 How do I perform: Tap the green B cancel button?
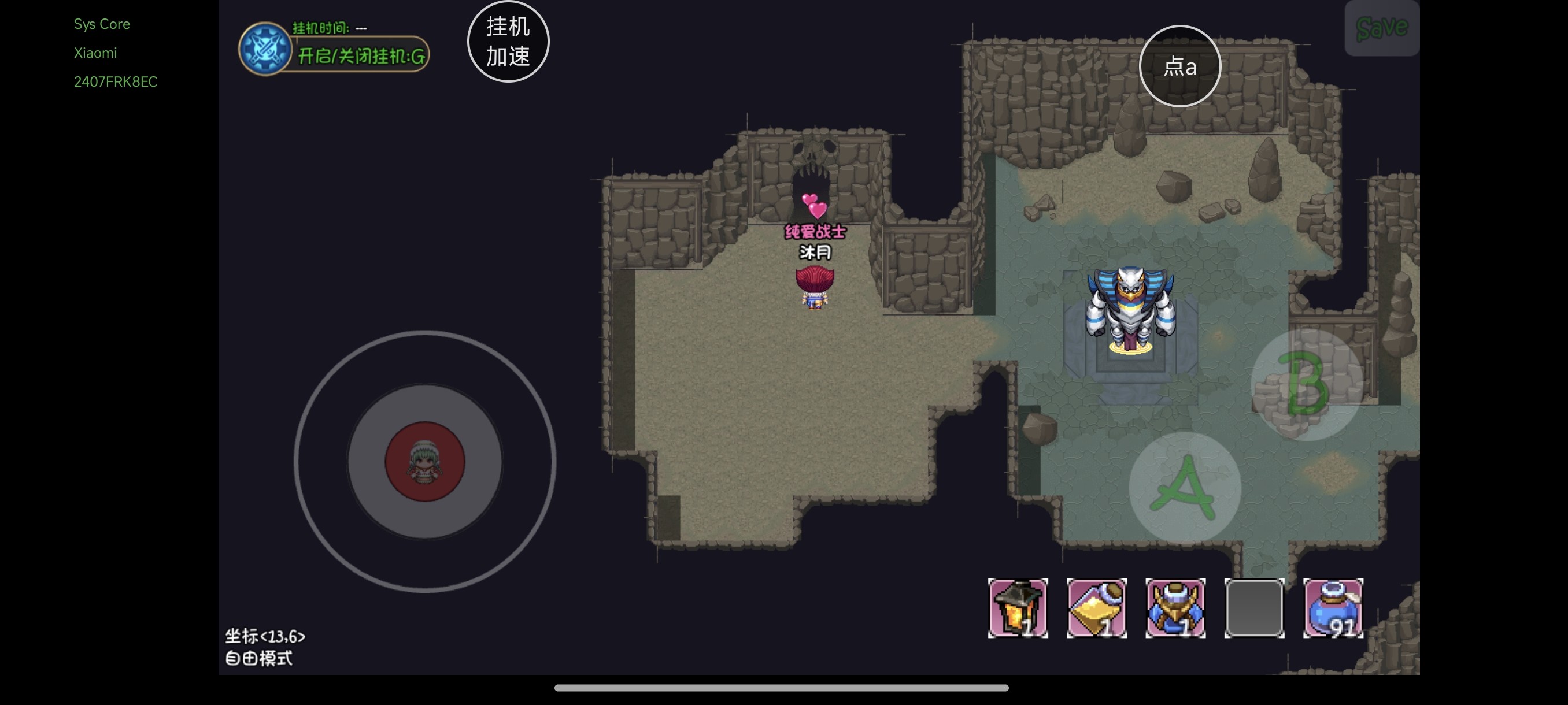1306,385
